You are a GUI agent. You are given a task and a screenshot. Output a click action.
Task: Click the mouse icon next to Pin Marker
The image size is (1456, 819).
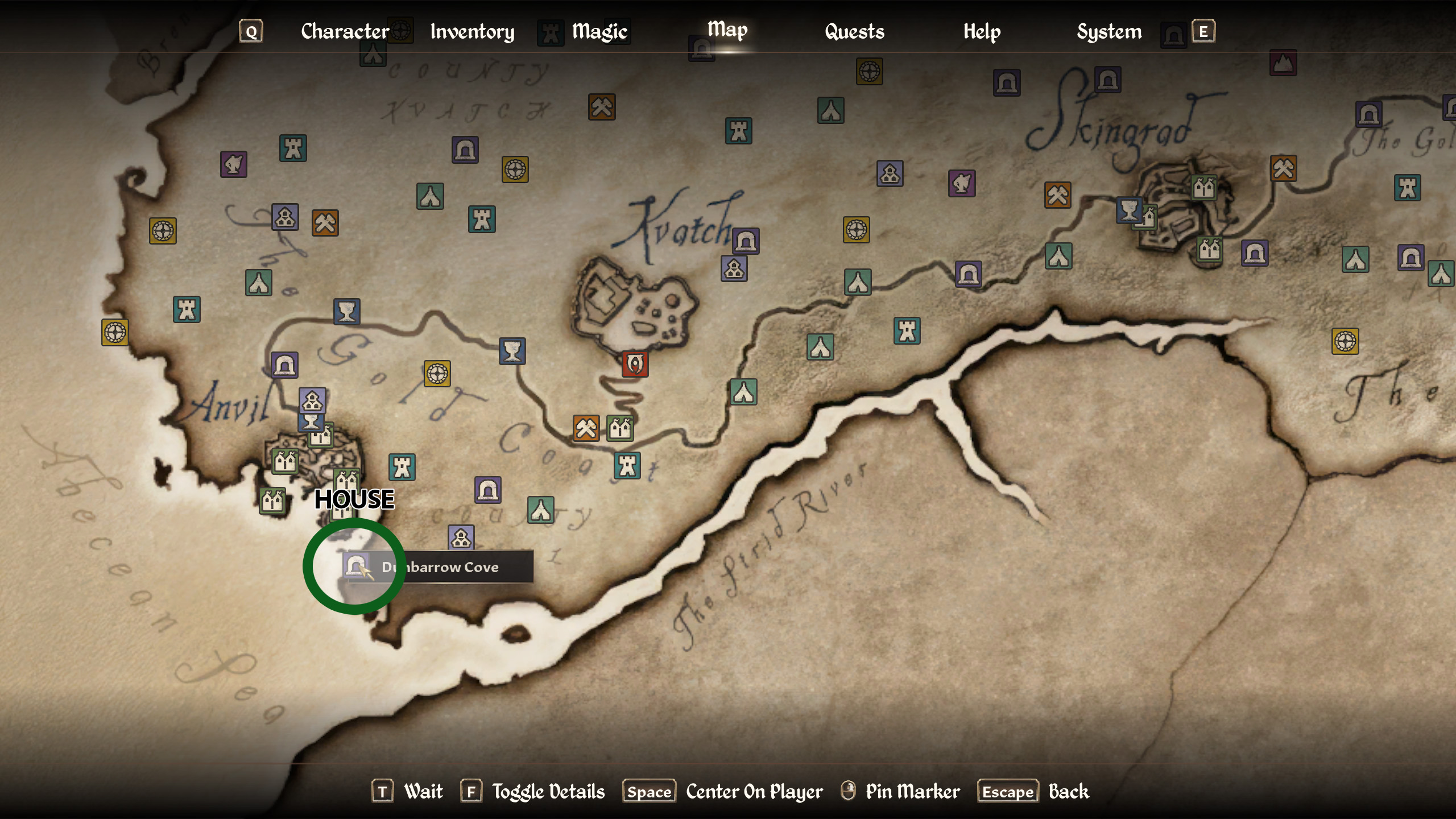(x=847, y=791)
